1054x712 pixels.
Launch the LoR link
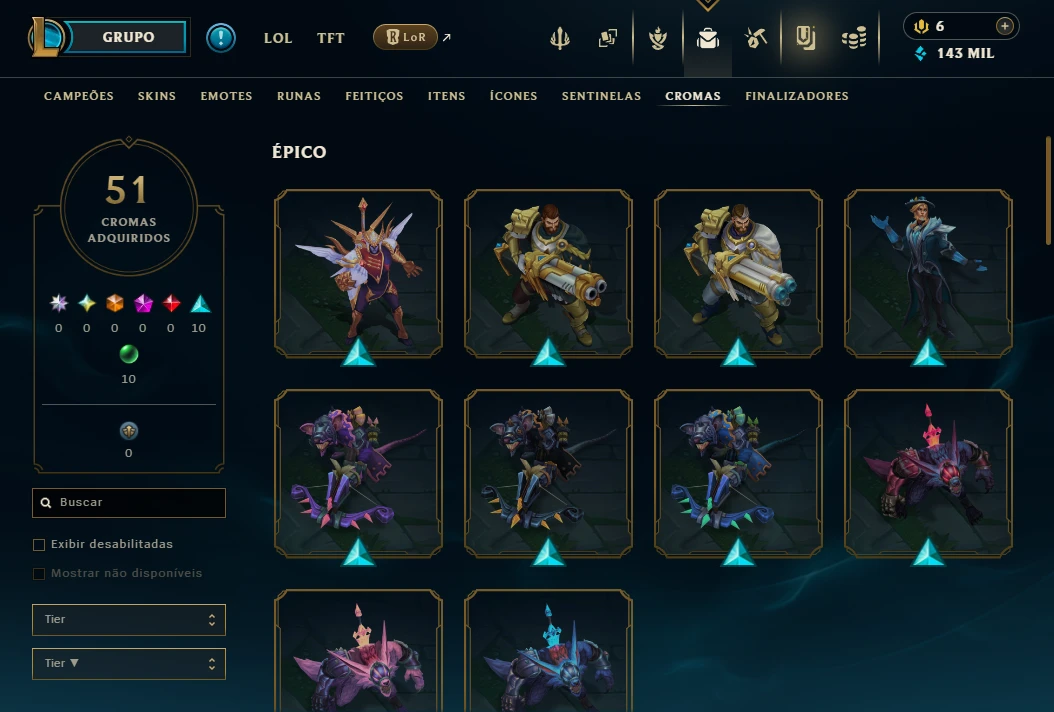coord(405,38)
